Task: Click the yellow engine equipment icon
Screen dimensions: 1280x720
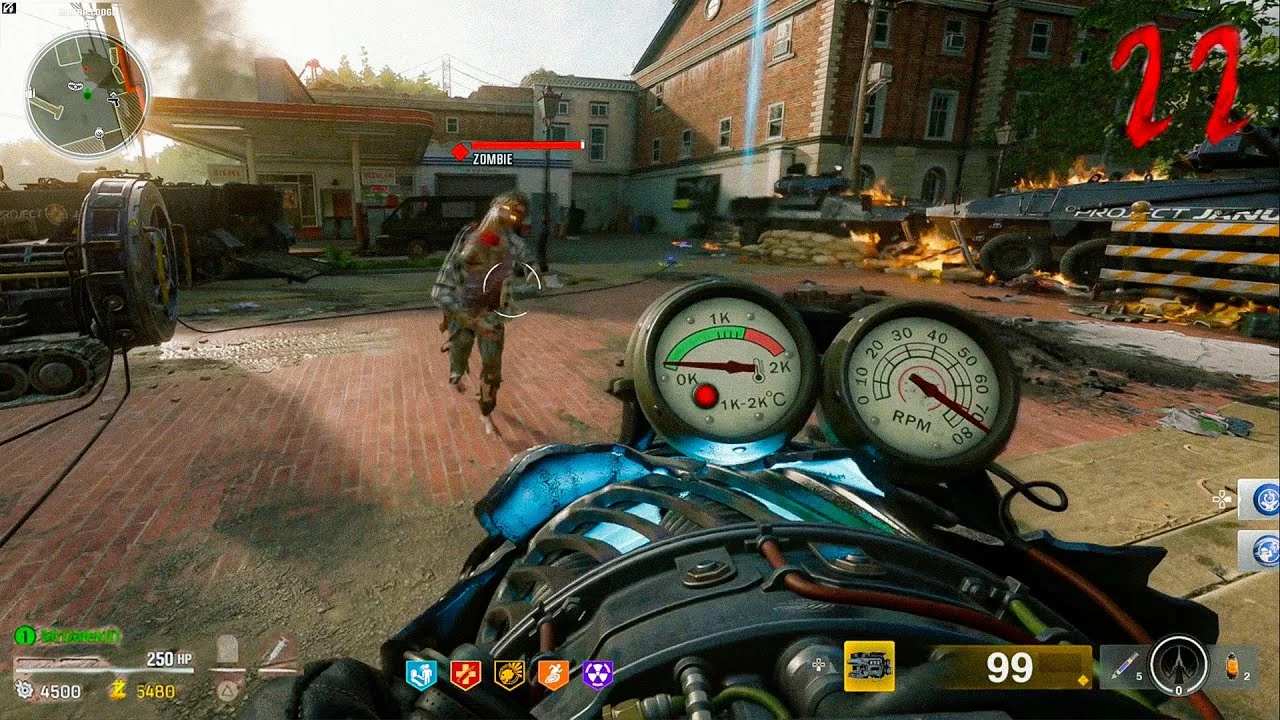Action: [x=868, y=665]
